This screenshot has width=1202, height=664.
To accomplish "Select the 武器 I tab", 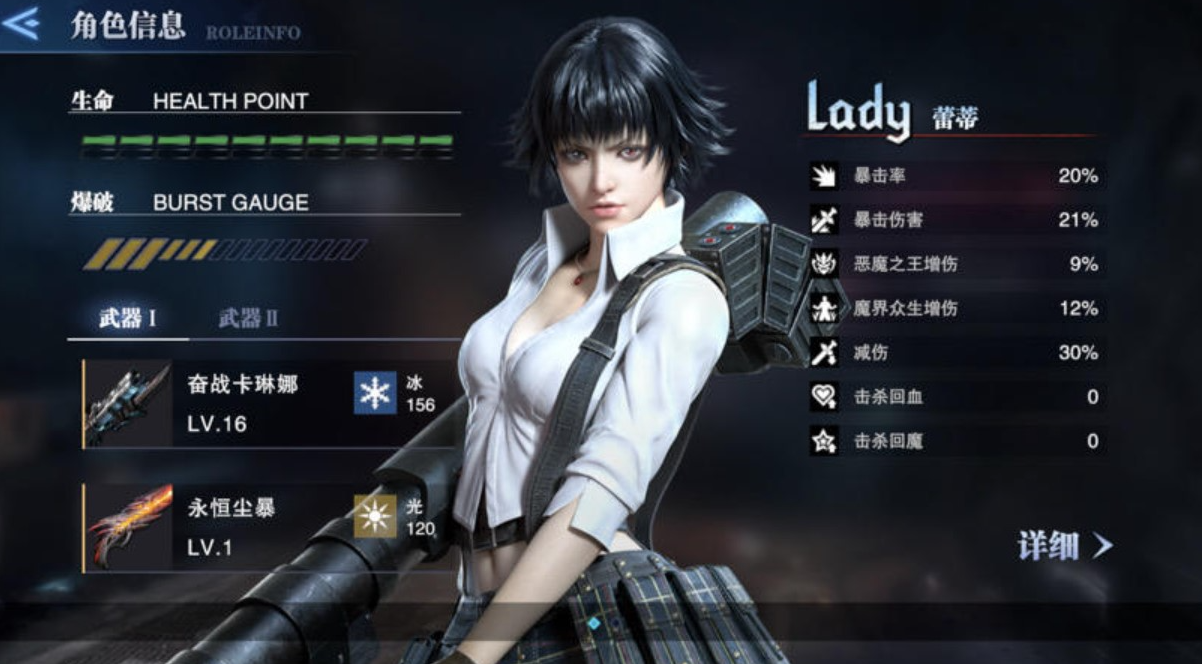I will (x=127, y=319).
